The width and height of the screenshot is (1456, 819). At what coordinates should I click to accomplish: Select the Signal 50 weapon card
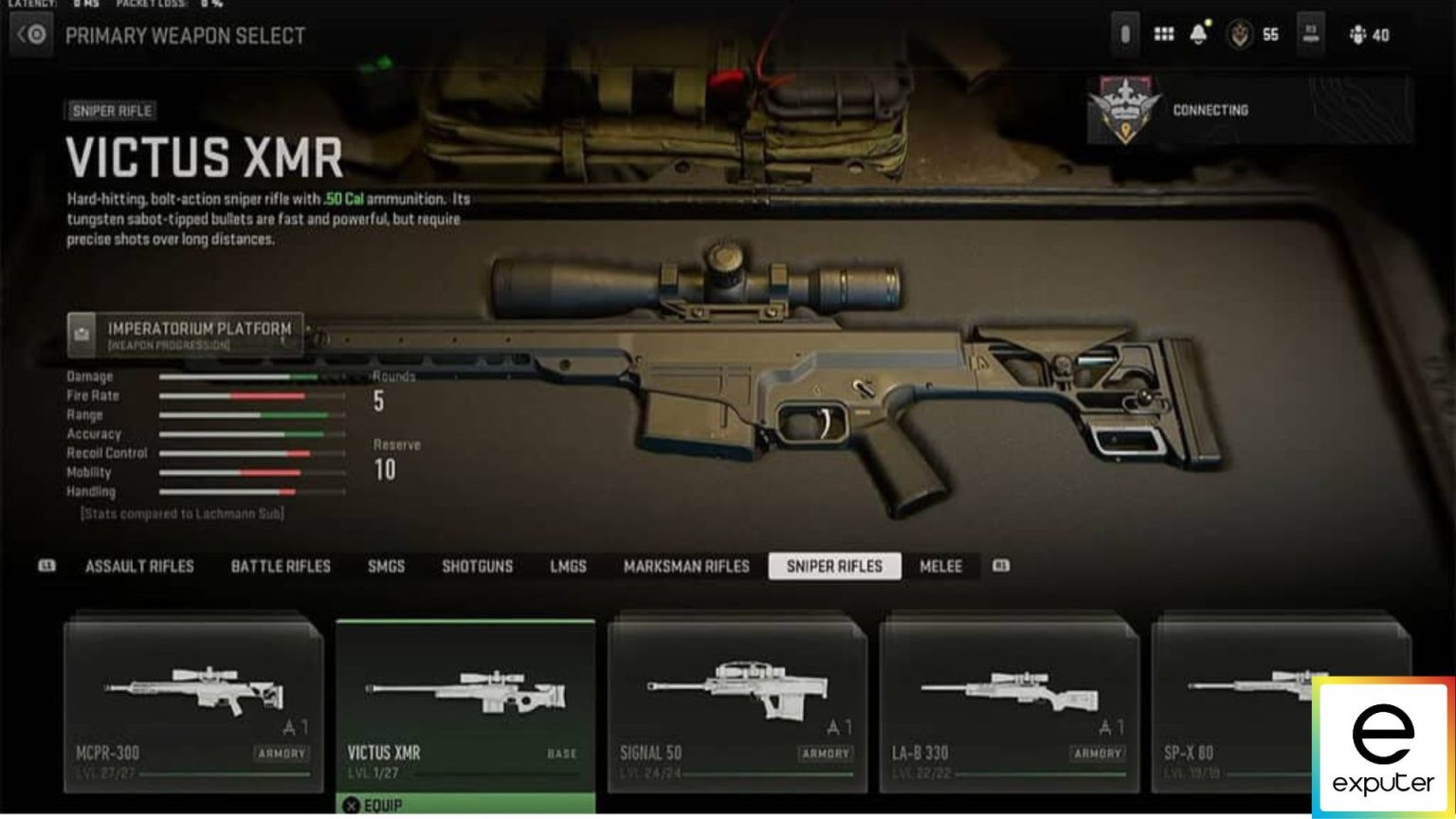[x=736, y=701]
